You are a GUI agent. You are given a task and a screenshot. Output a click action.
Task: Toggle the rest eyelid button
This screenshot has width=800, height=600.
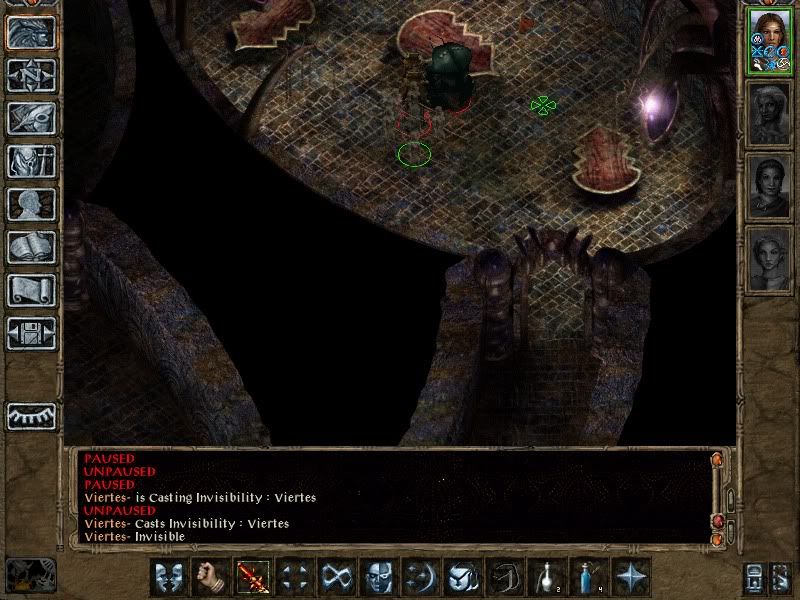(x=32, y=416)
